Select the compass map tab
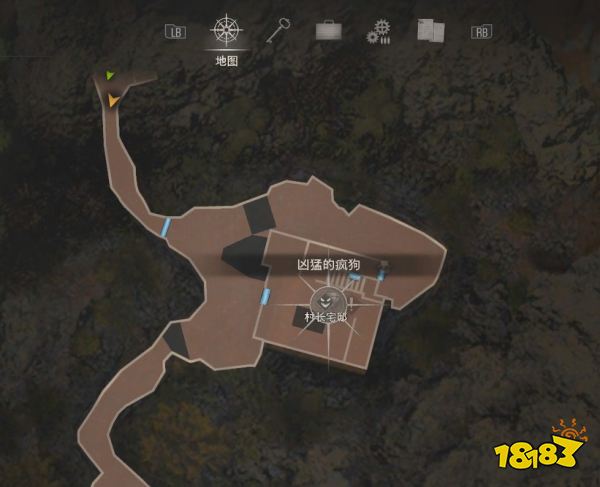 point(226,30)
